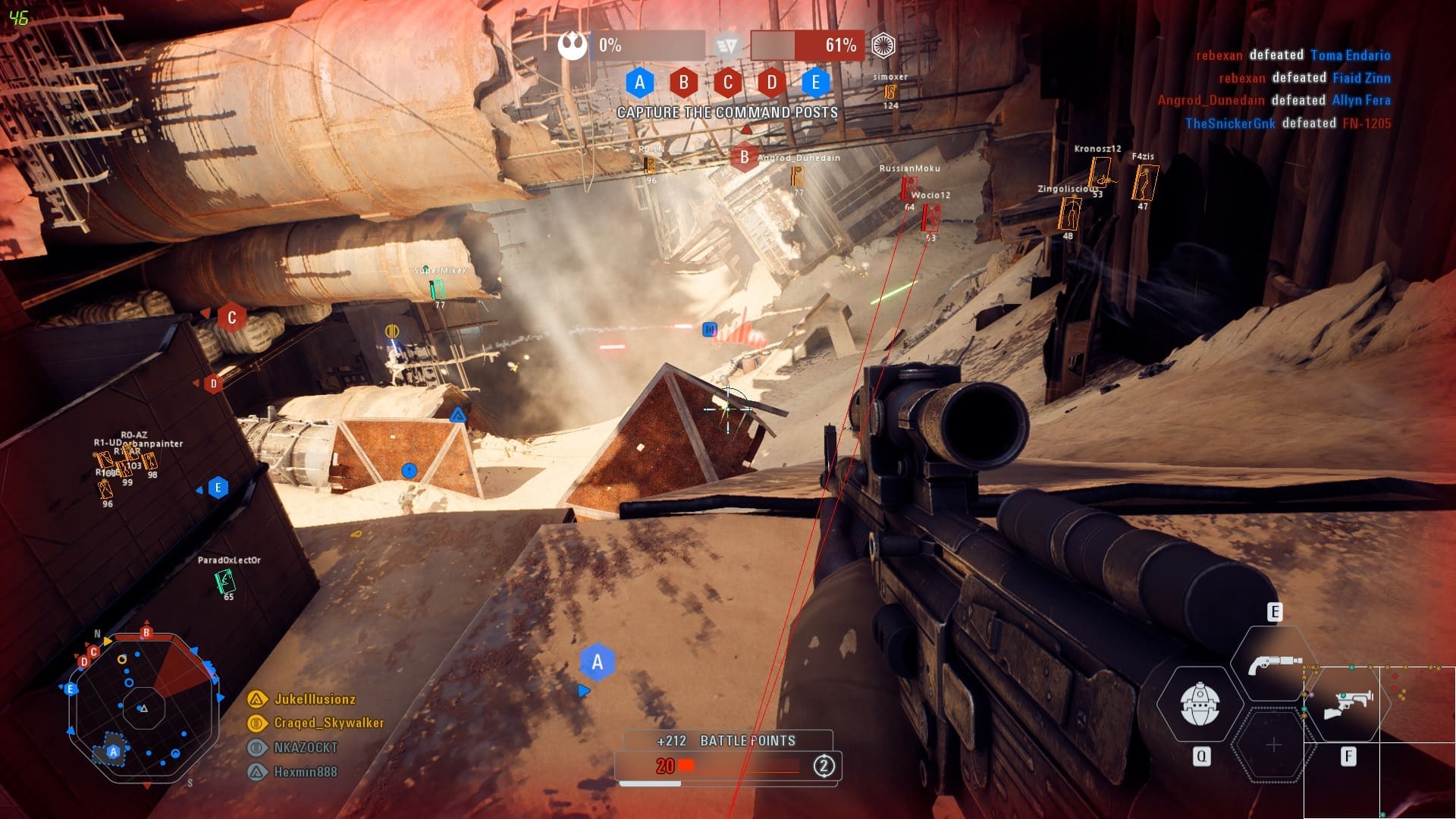Select squad member Craqed_Skywalker

click(328, 723)
